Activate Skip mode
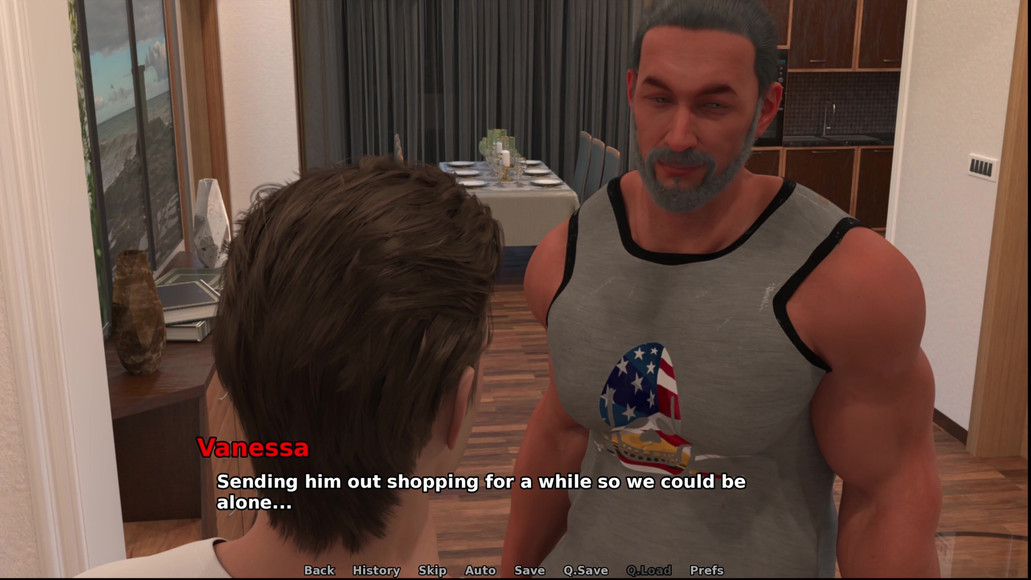The width and height of the screenshot is (1031, 580). (x=432, y=570)
